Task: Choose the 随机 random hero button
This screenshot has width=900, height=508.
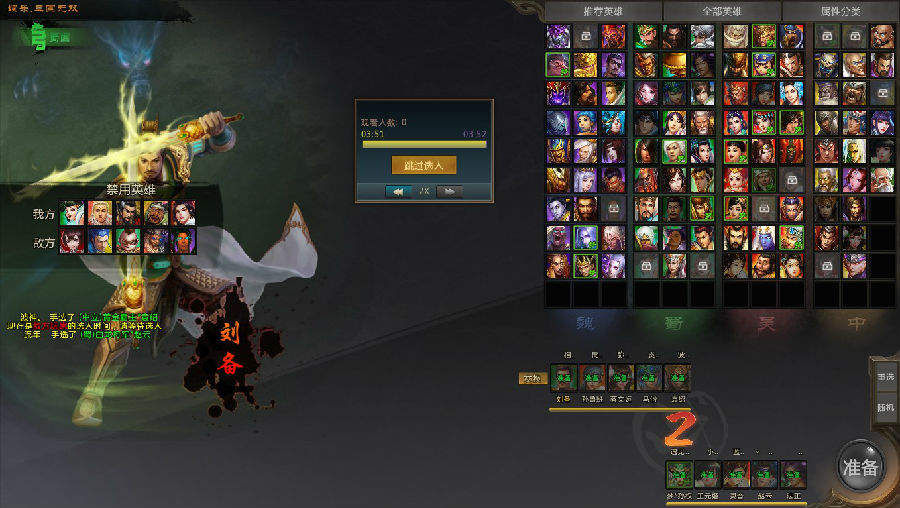Action: point(885,407)
